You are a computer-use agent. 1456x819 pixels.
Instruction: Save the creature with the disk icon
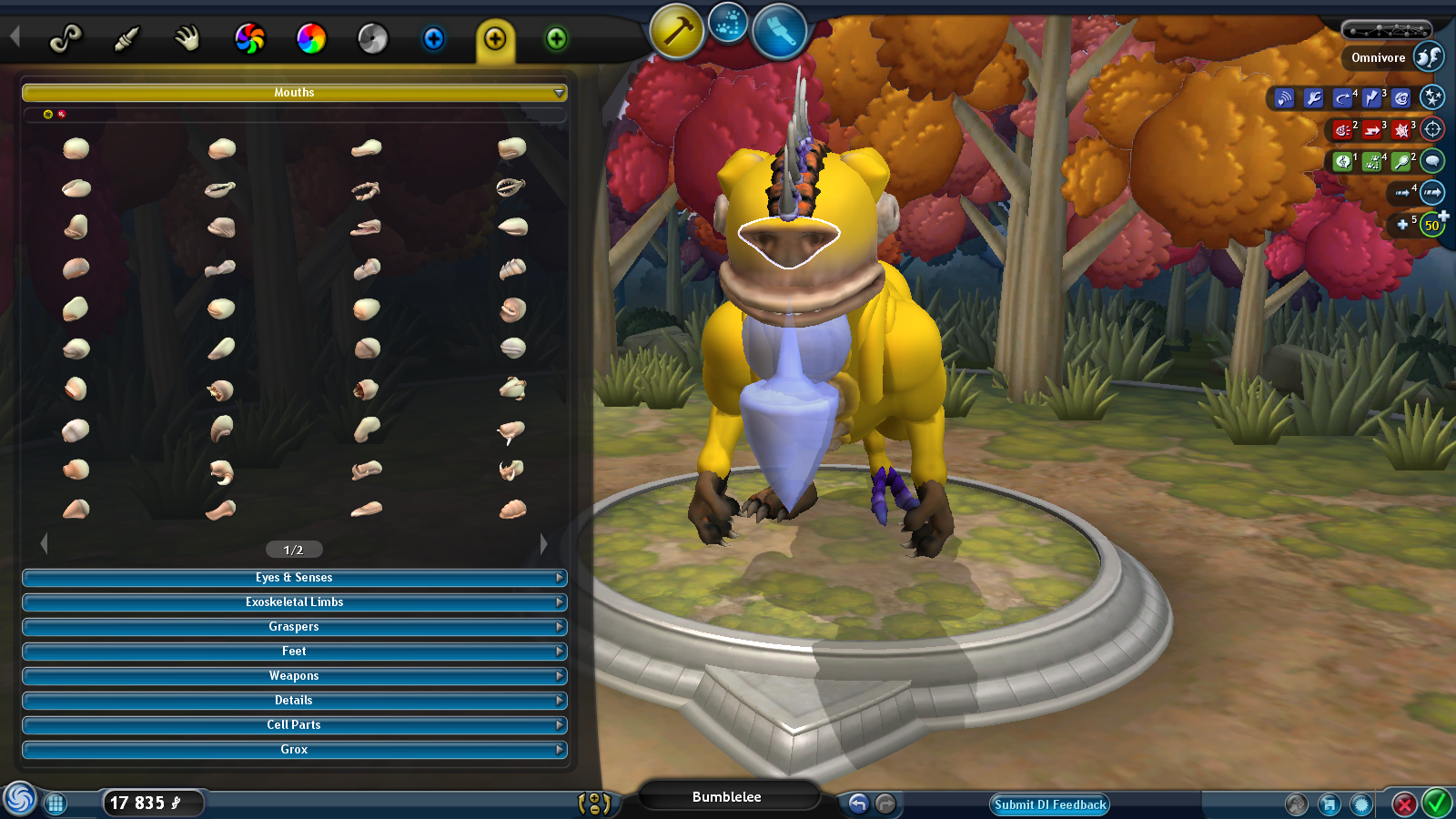1330,804
